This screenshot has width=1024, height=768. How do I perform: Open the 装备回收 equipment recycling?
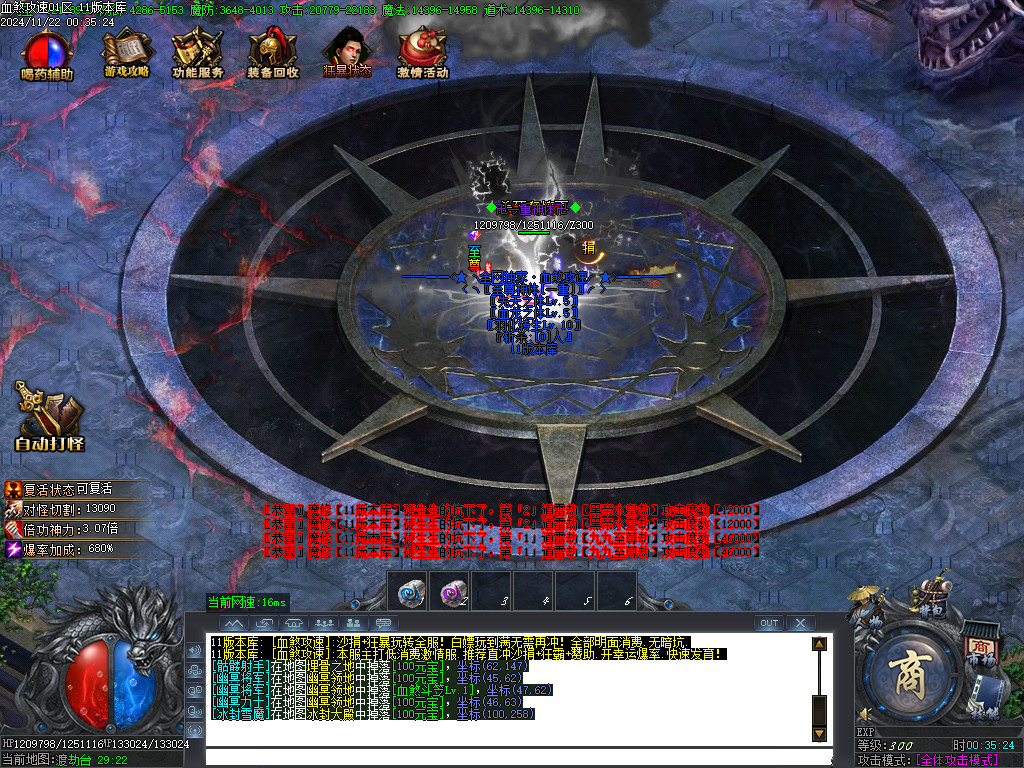[x=272, y=54]
